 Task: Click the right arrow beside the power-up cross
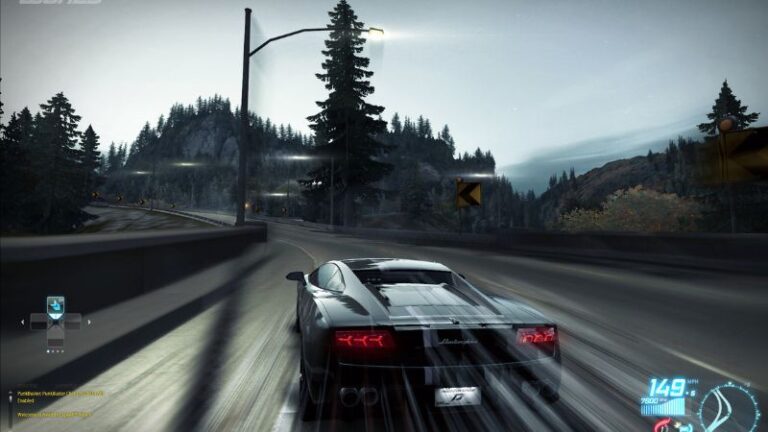(88, 322)
